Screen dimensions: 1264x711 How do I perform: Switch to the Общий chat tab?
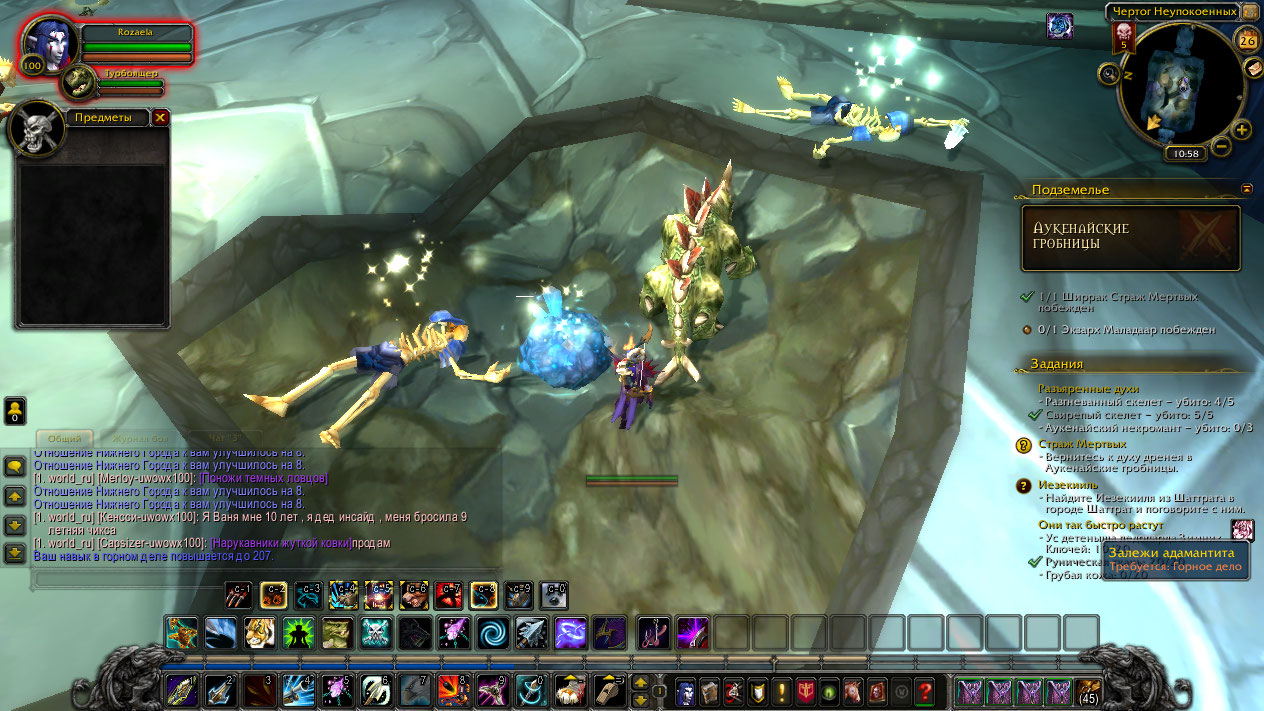(x=65, y=438)
